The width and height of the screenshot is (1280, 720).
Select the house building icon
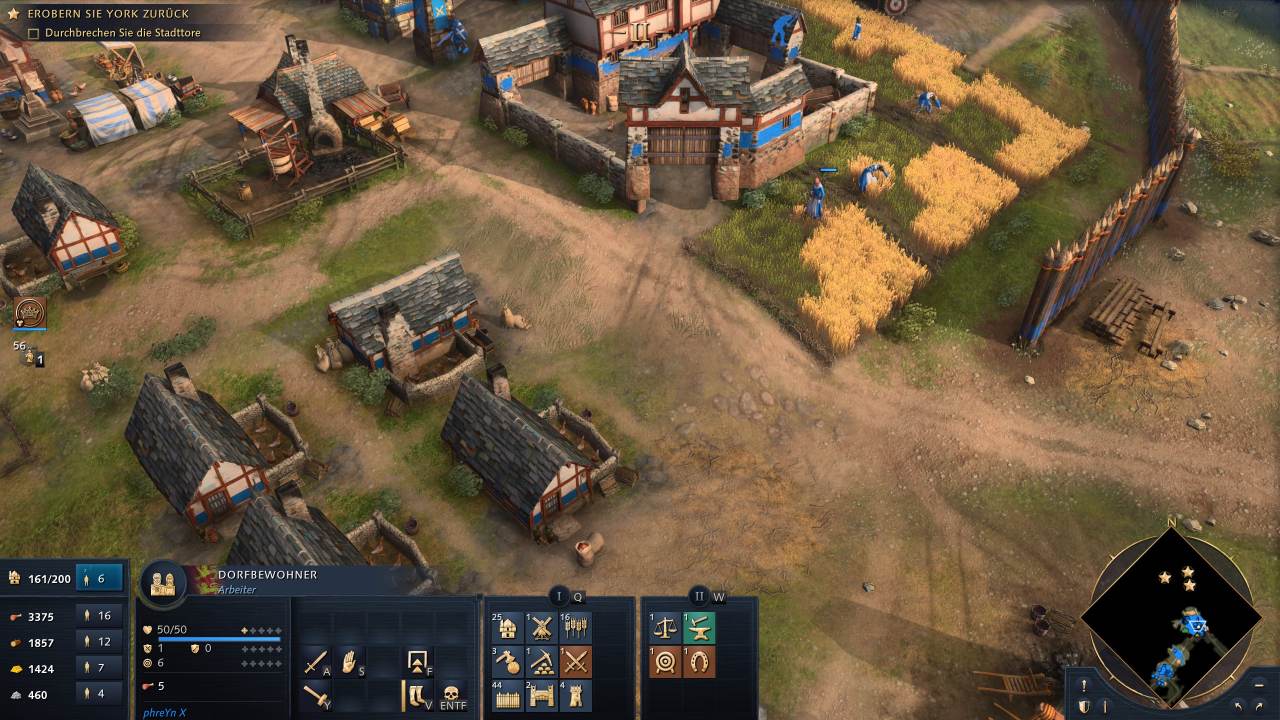508,628
